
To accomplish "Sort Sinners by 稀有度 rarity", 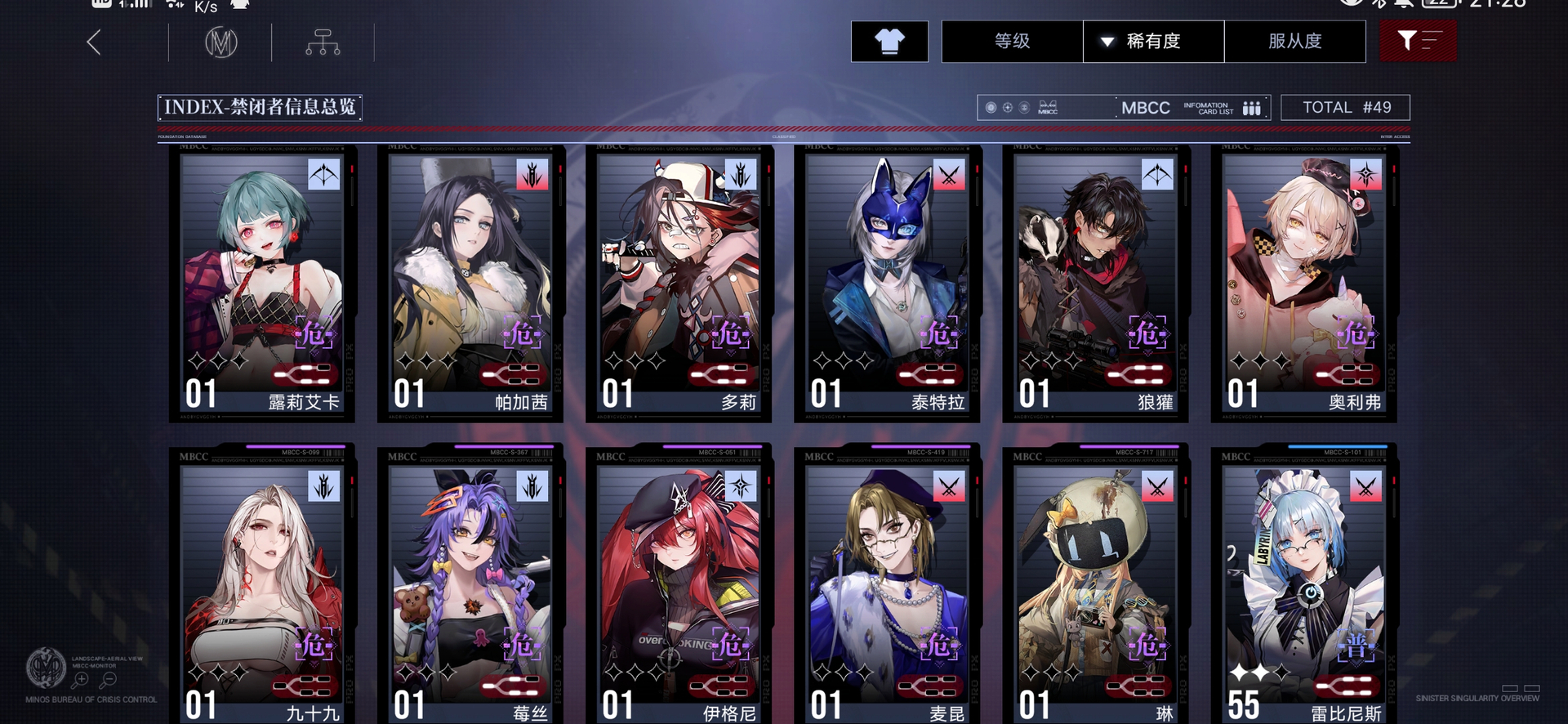I will click(1153, 42).
